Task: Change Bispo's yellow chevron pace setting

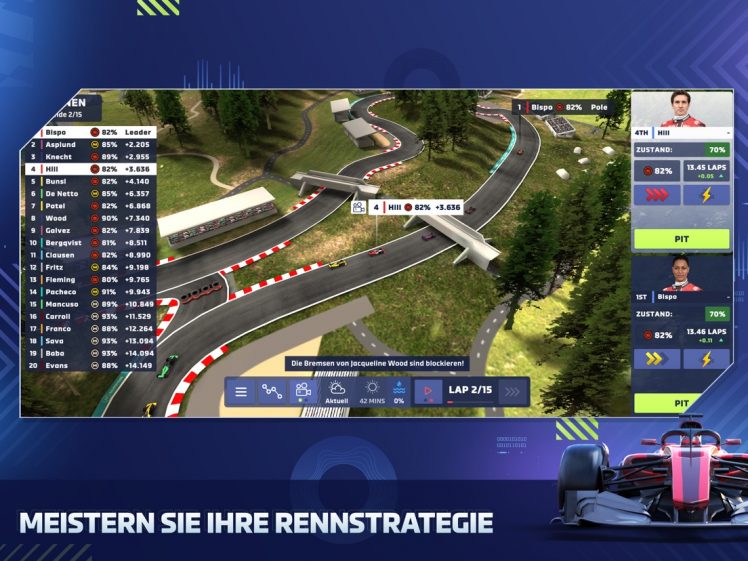Action: pos(656,359)
